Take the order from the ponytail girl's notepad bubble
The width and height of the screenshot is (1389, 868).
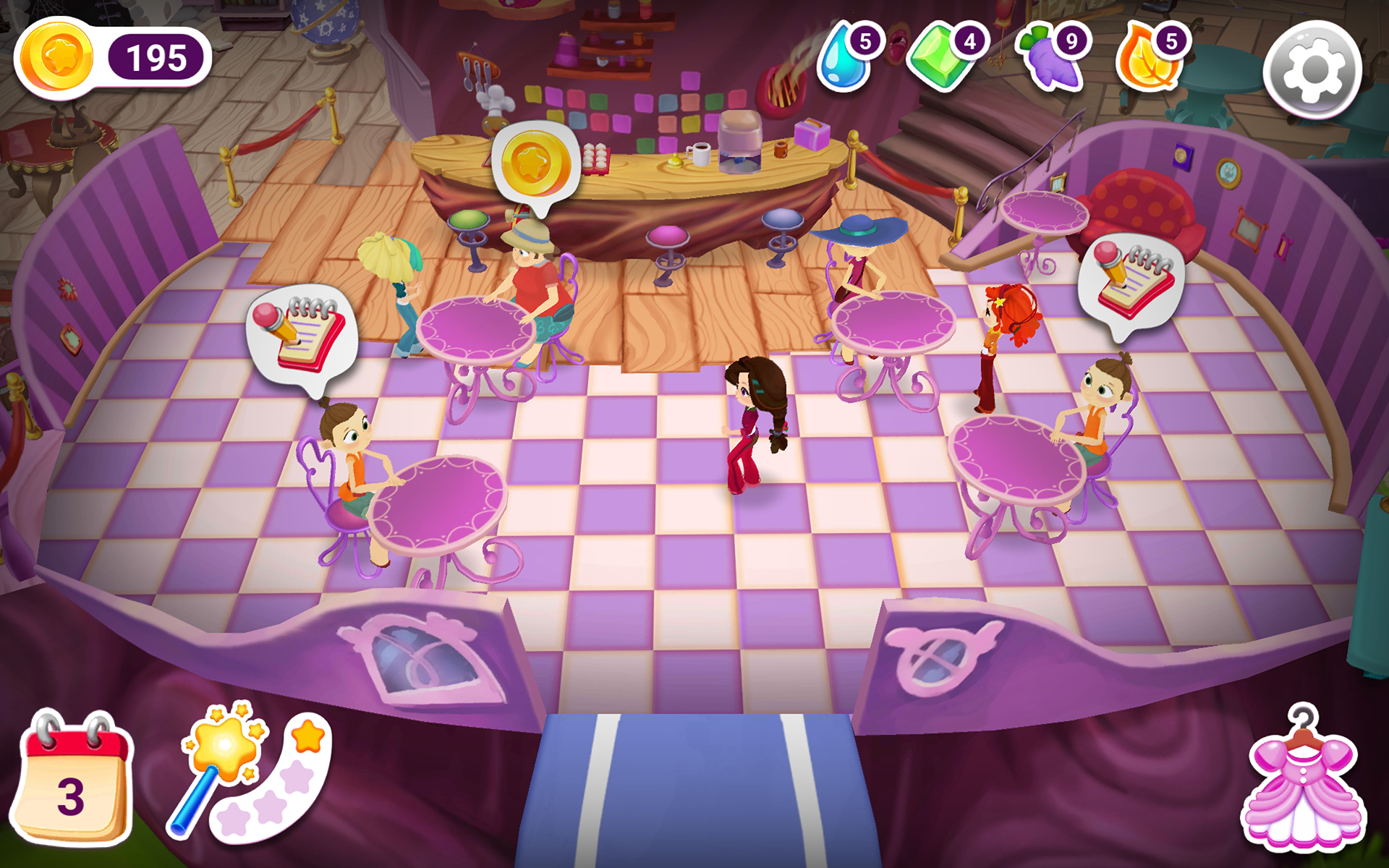[304, 333]
